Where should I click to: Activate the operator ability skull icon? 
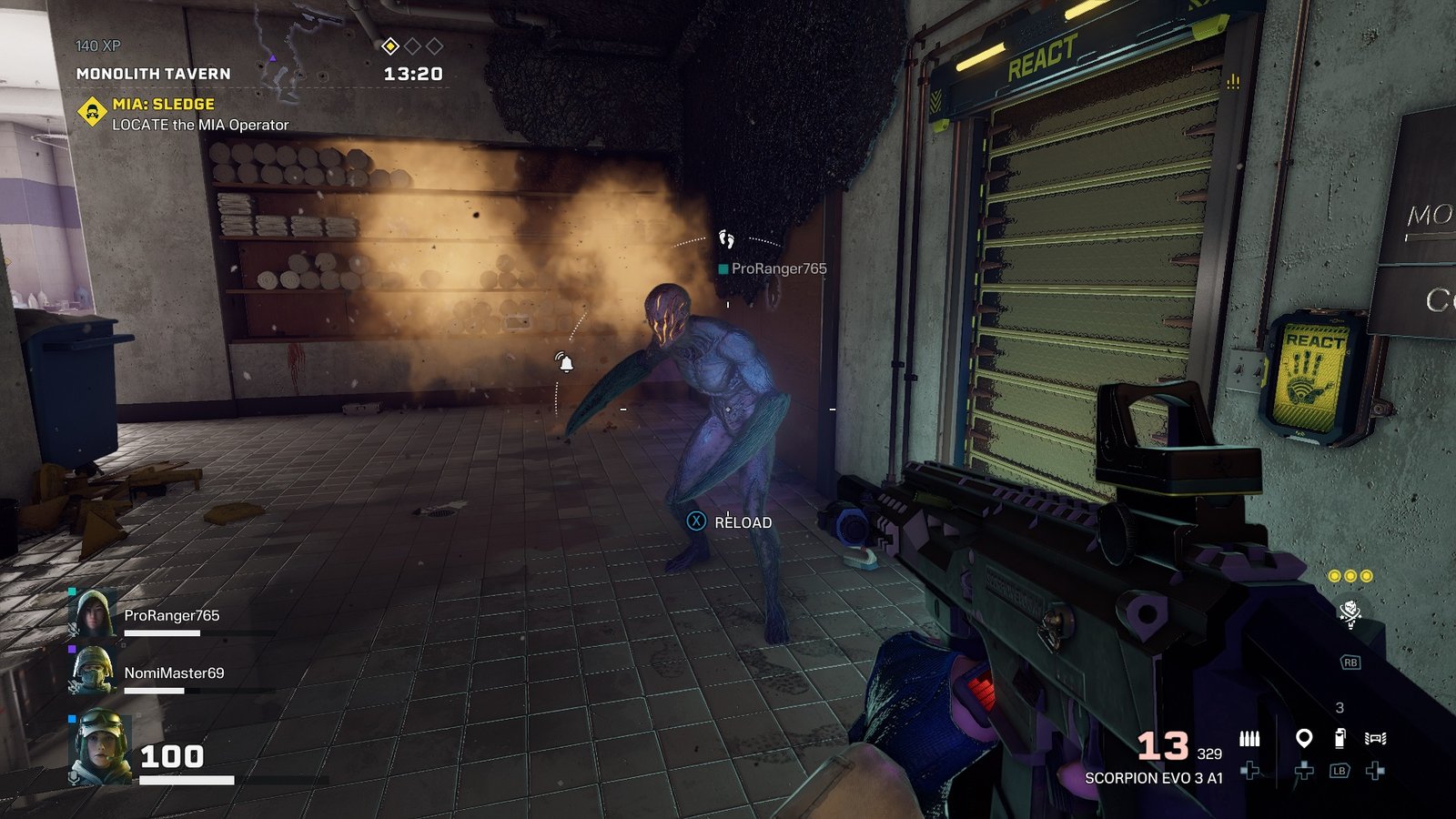click(x=1350, y=612)
